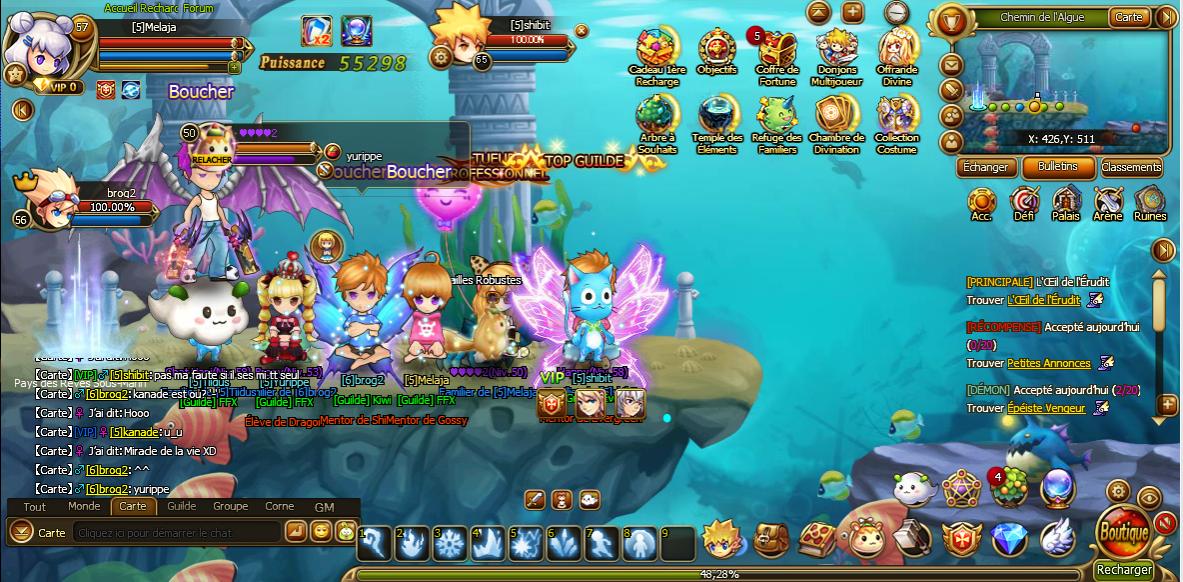Screen dimensions: 1183x582
Task: Open Arbre à Souhaits
Action: point(658,120)
